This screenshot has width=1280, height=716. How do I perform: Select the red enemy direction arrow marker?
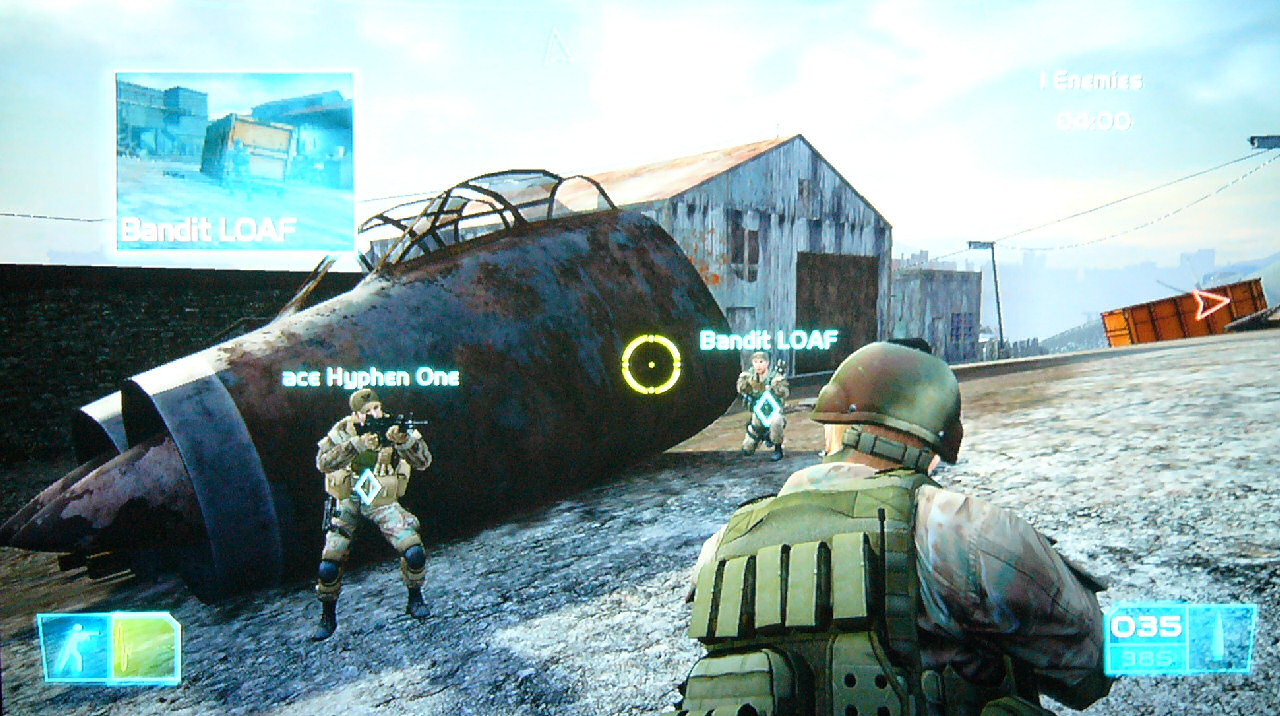(x=1211, y=303)
